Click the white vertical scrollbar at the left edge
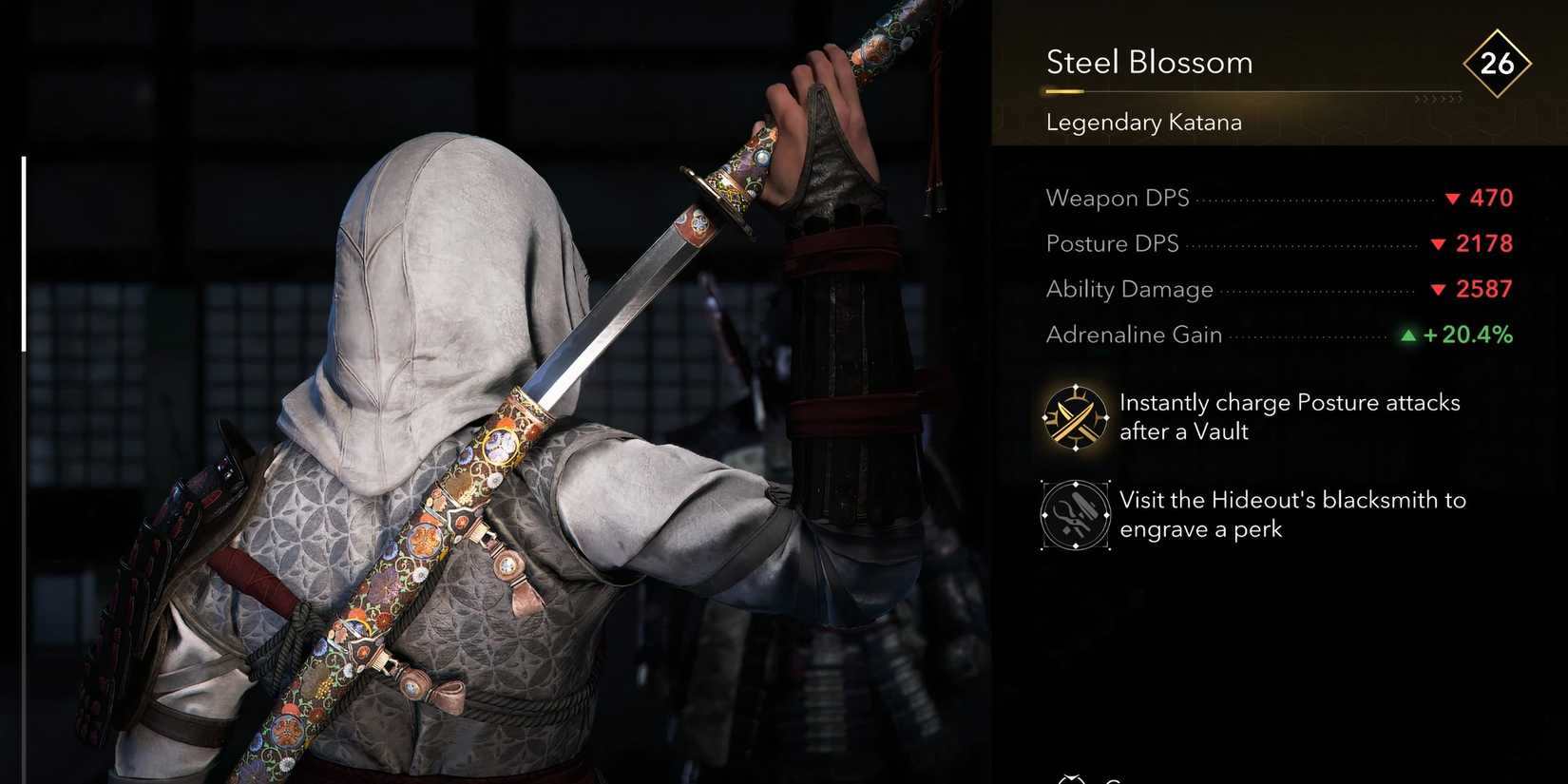Viewport: 1568px width, 784px height. tap(24, 255)
